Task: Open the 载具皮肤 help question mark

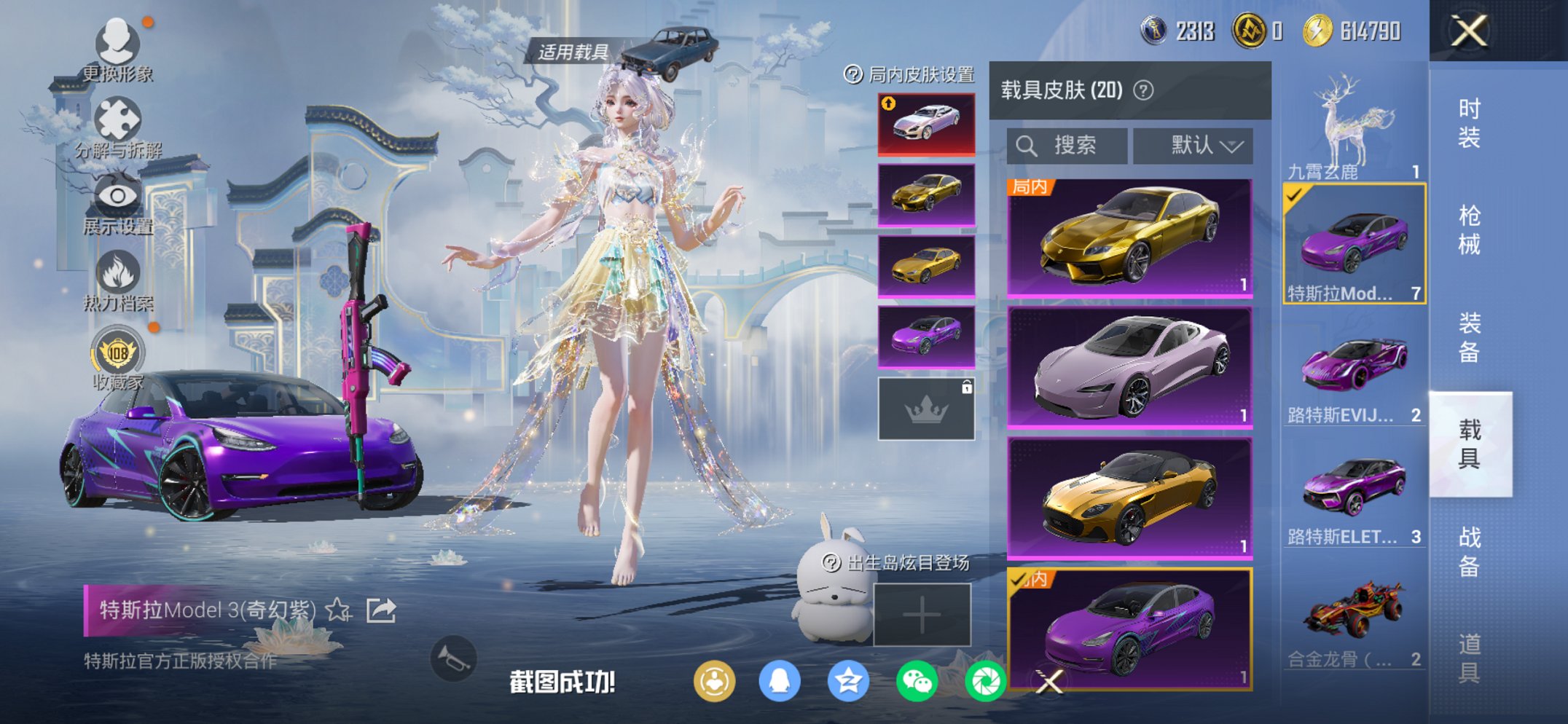Action: tap(1143, 90)
